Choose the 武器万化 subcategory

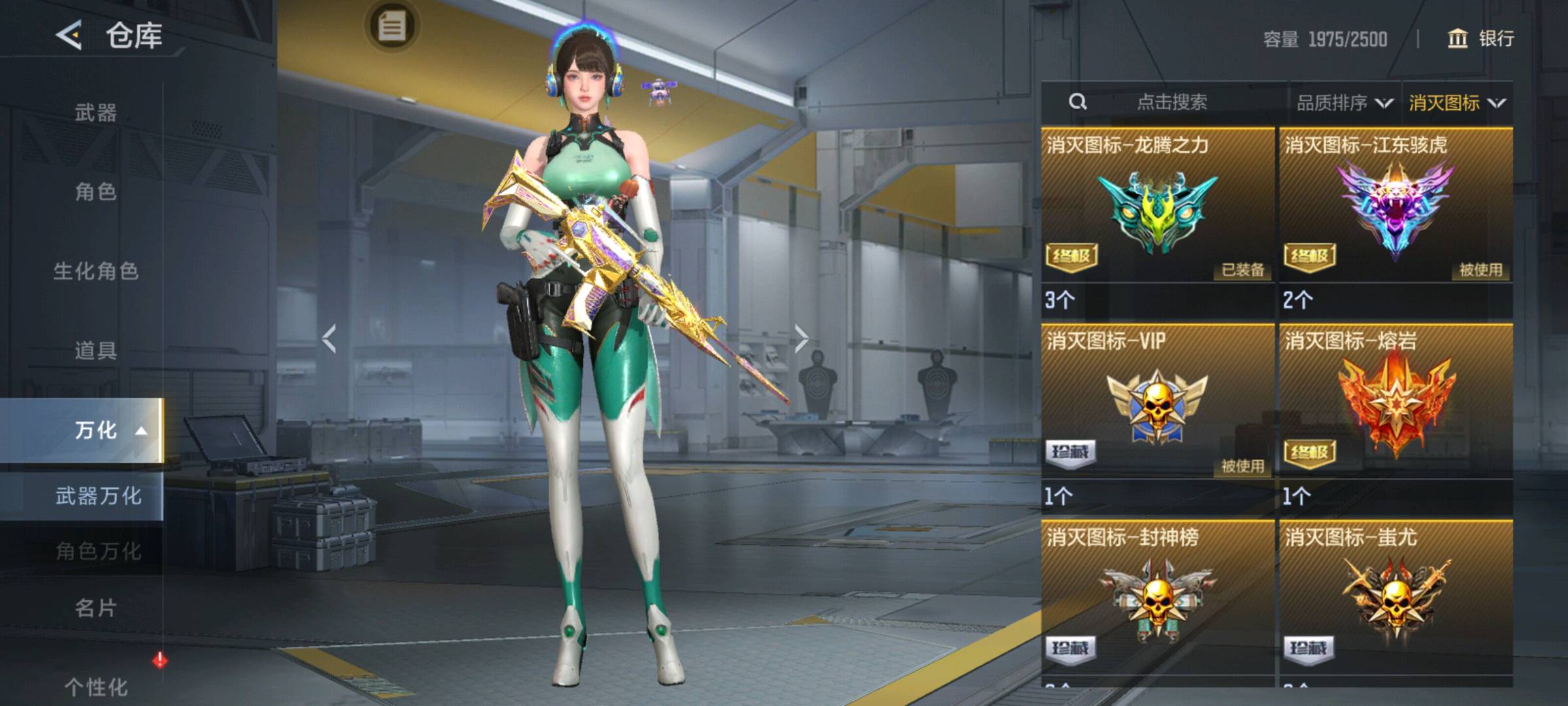pos(98,496)
